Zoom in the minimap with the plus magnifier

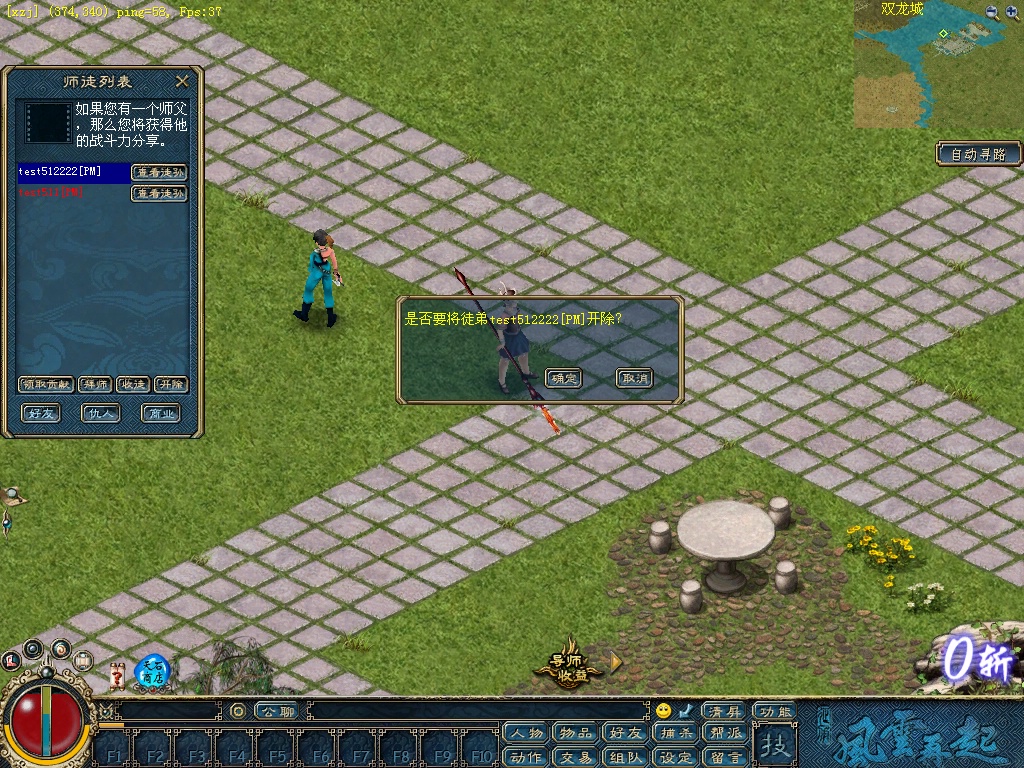pyautogui.click(x=992, y=12)
